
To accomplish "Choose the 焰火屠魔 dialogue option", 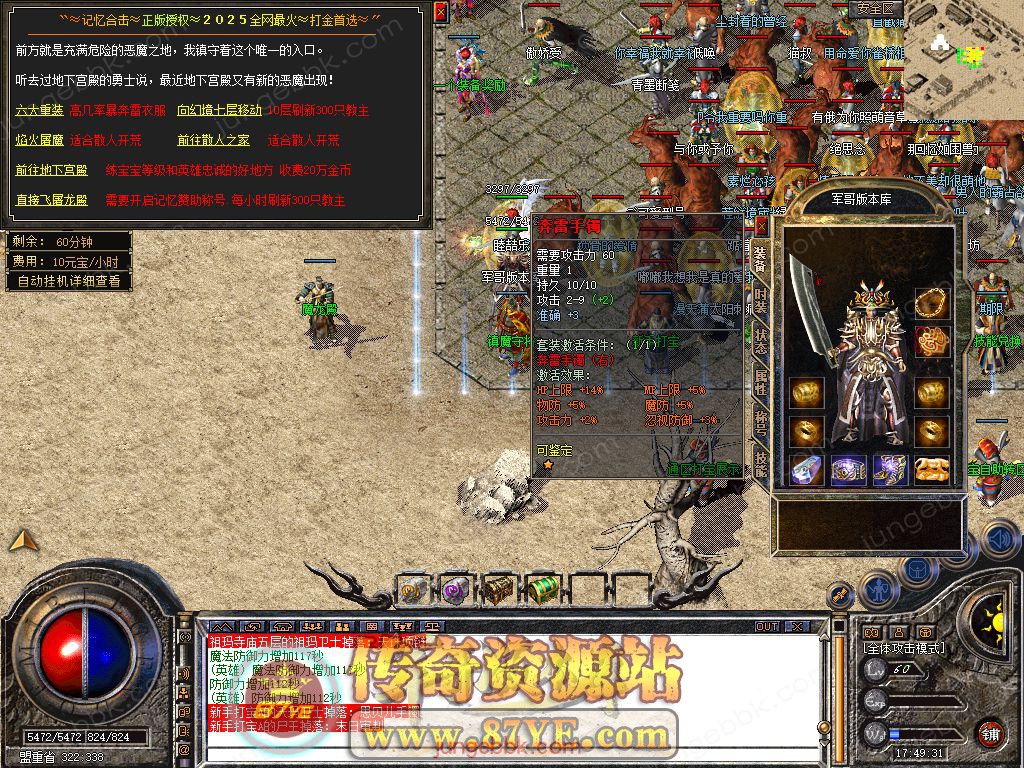I will coord(39,141).
